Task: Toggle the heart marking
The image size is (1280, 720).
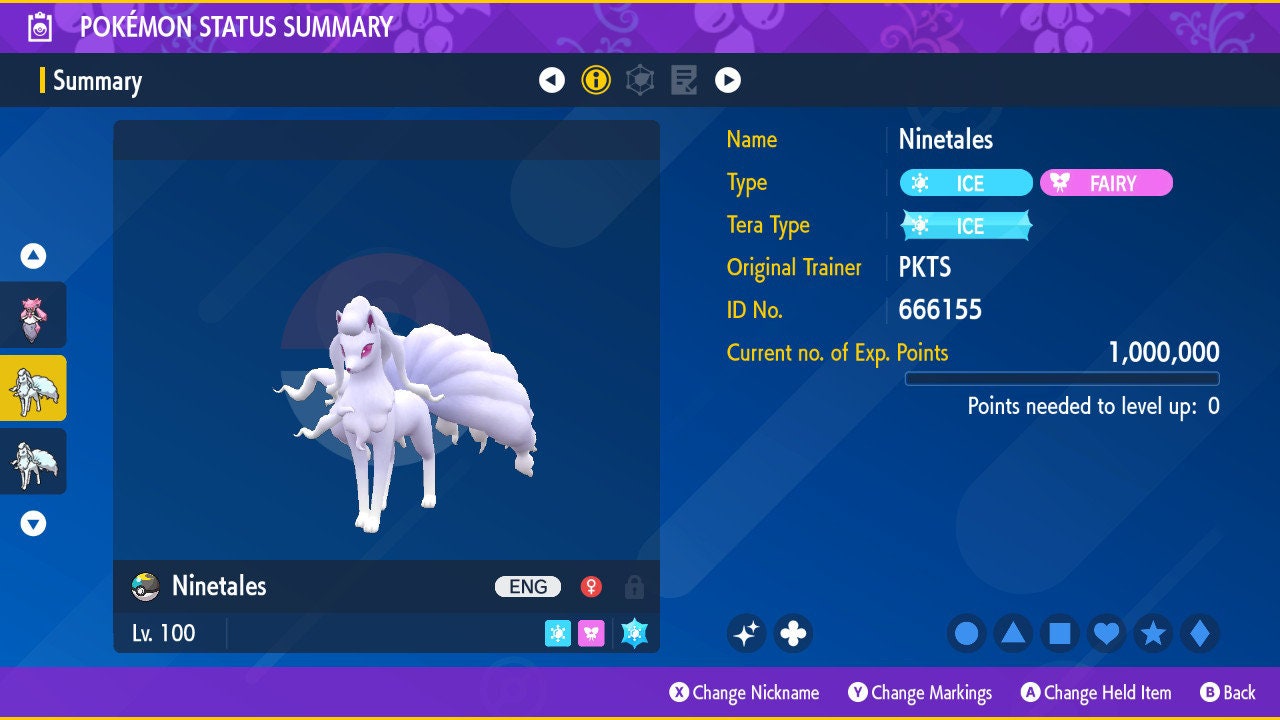Action: point(1106,633)
